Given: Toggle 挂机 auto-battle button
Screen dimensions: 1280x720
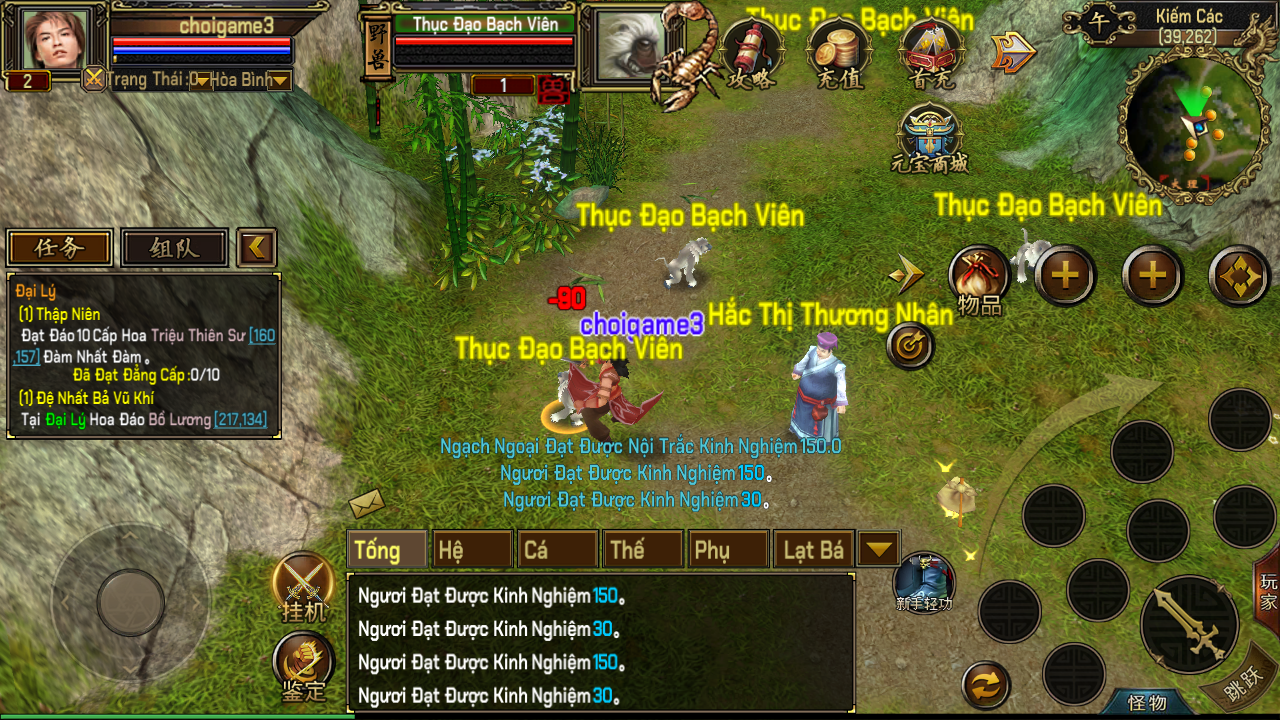Looking at the screenshot, I should pyautogui.click(x=303, y=585).
